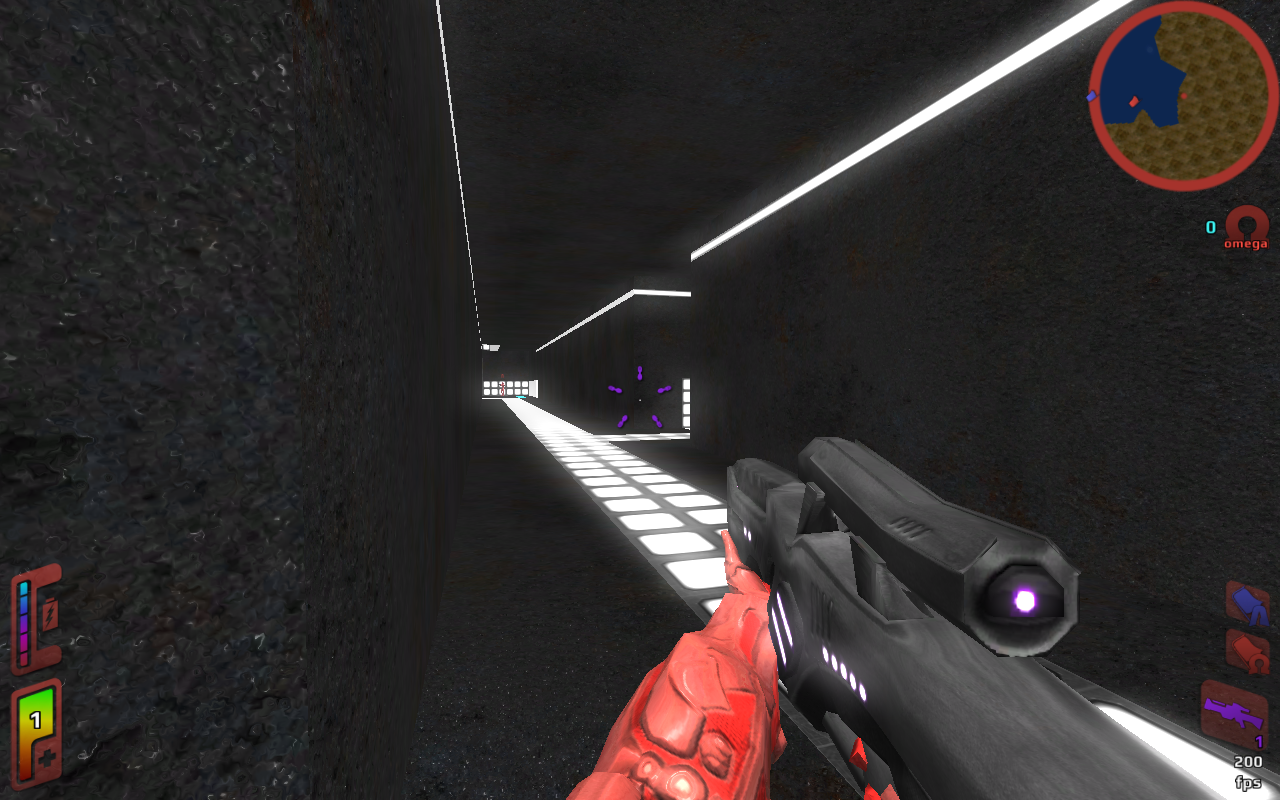Click the circular radar minimap
Image resolution: width=1280 pixels, height=800 pixels.
(1183, 96)
